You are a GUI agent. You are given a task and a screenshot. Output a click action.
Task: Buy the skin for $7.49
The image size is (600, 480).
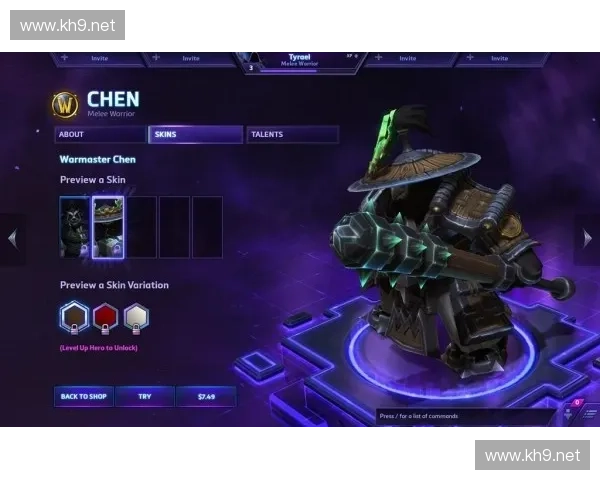[206, 397]
